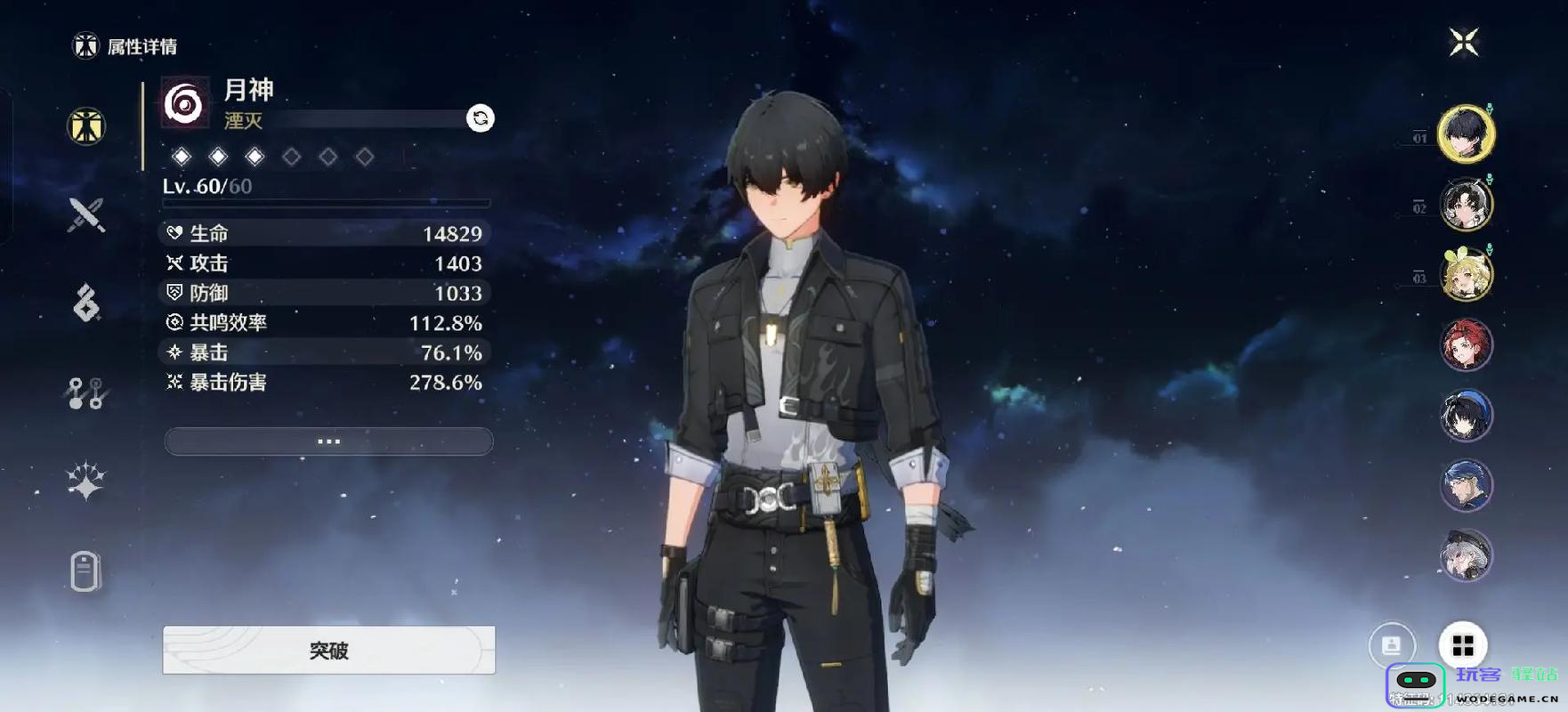
Task: Open the echo data tab
Action: 86,303
